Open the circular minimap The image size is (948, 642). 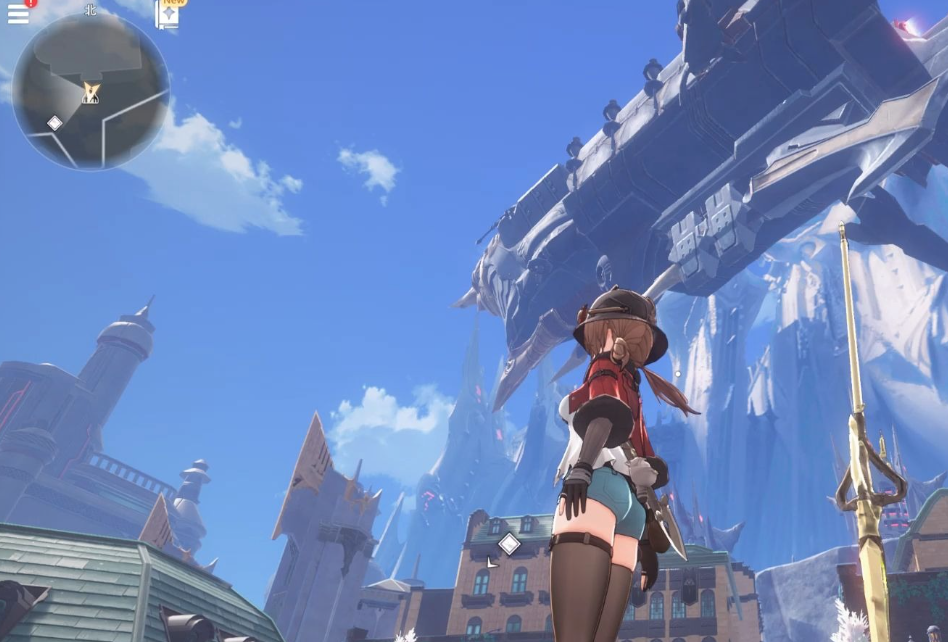pyautogui.click(x=91, y=90)
